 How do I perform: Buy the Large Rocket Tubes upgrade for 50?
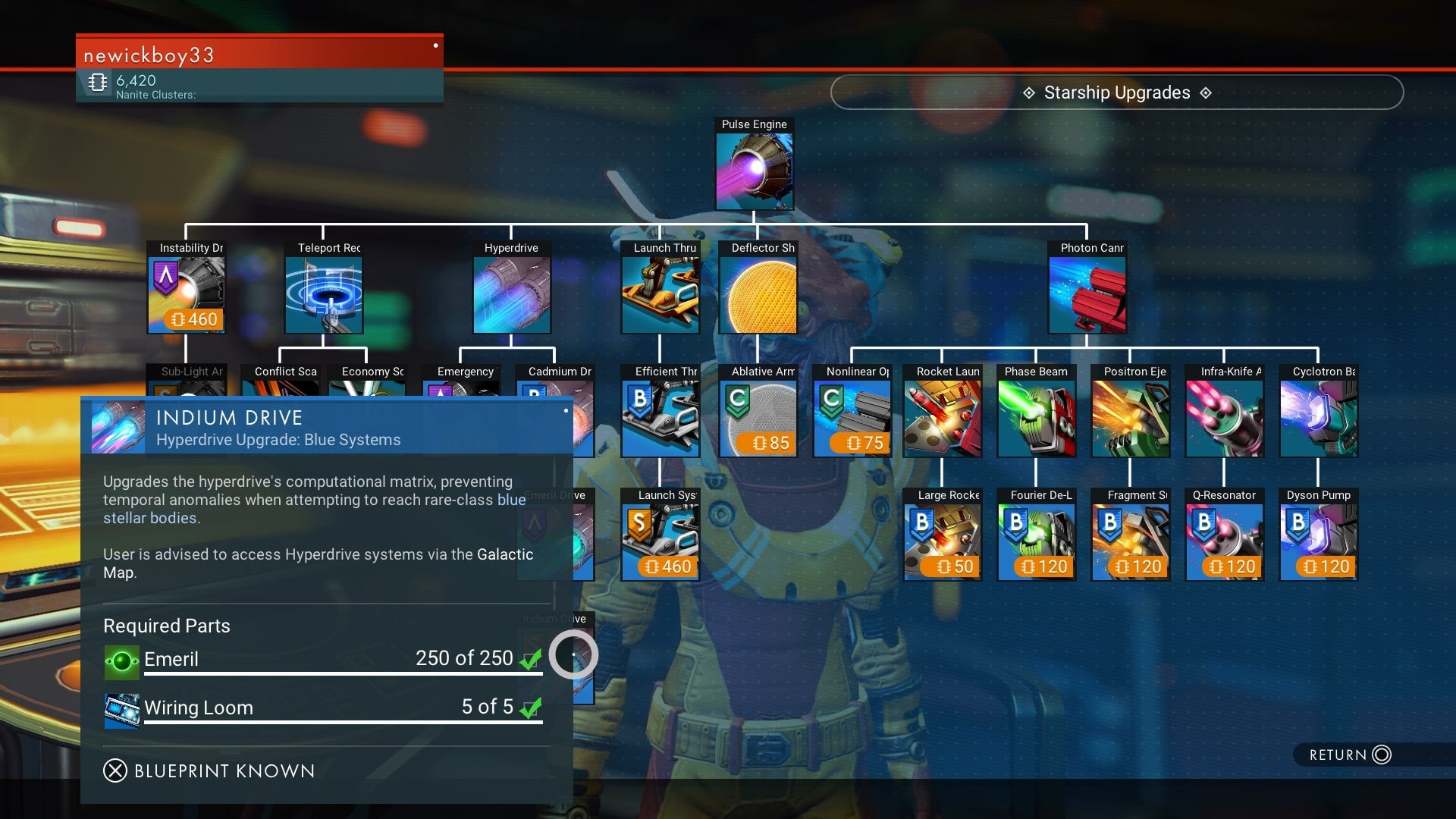[942, 542]
